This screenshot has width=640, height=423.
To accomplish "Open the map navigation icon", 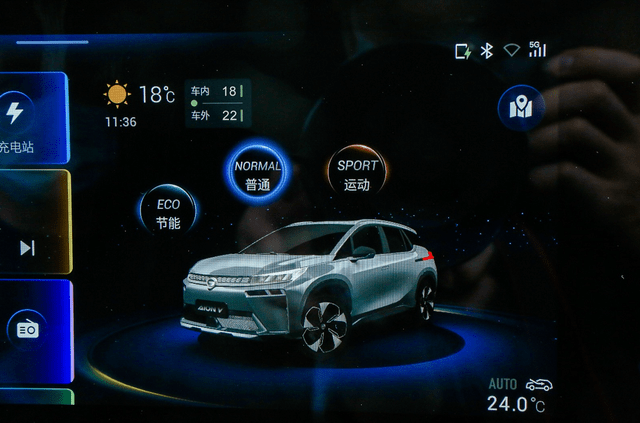I will (x=521, y=108).
